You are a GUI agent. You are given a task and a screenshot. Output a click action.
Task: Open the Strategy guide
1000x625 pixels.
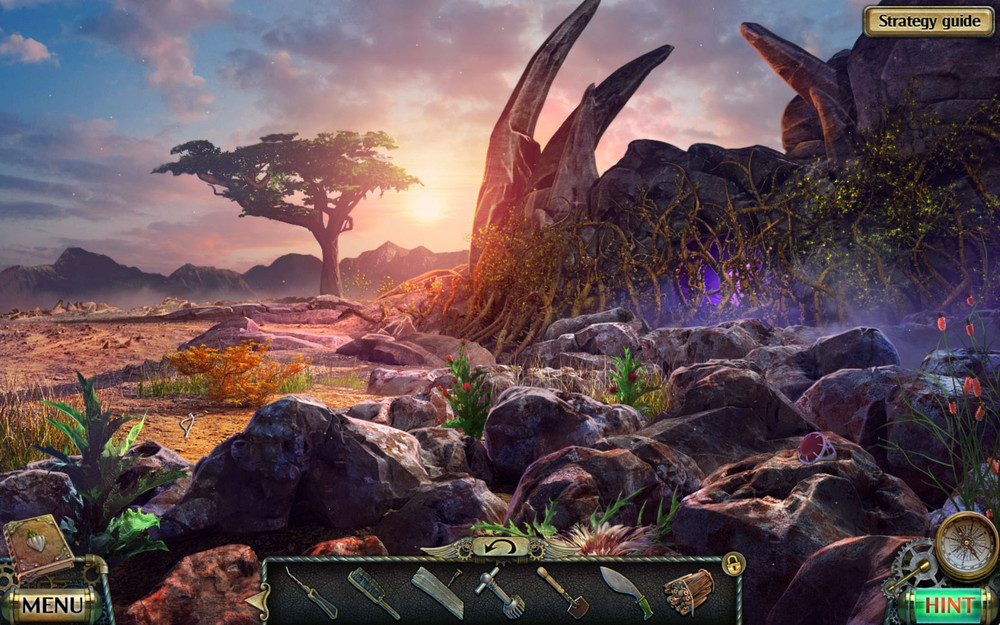928,21
